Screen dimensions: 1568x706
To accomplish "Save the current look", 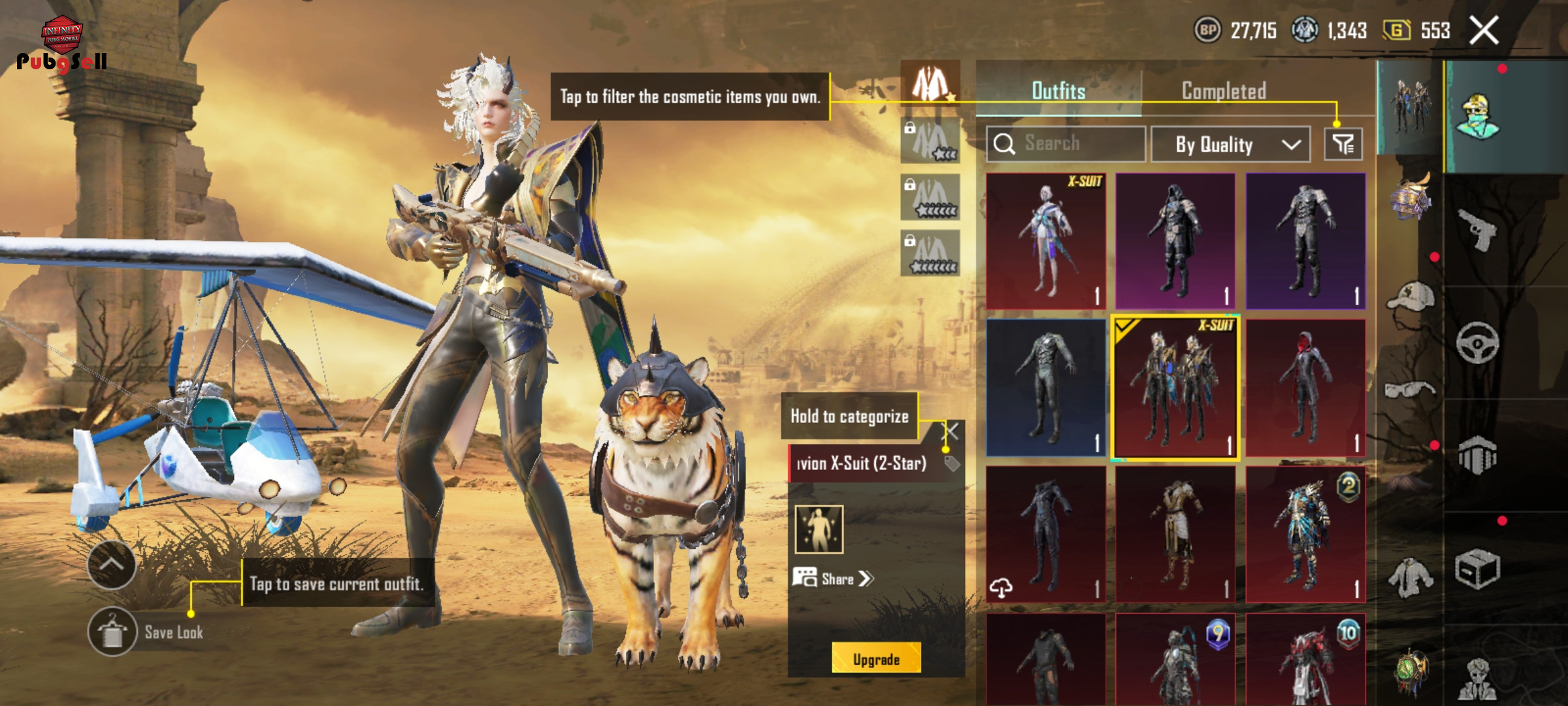I will coord(112,632).
